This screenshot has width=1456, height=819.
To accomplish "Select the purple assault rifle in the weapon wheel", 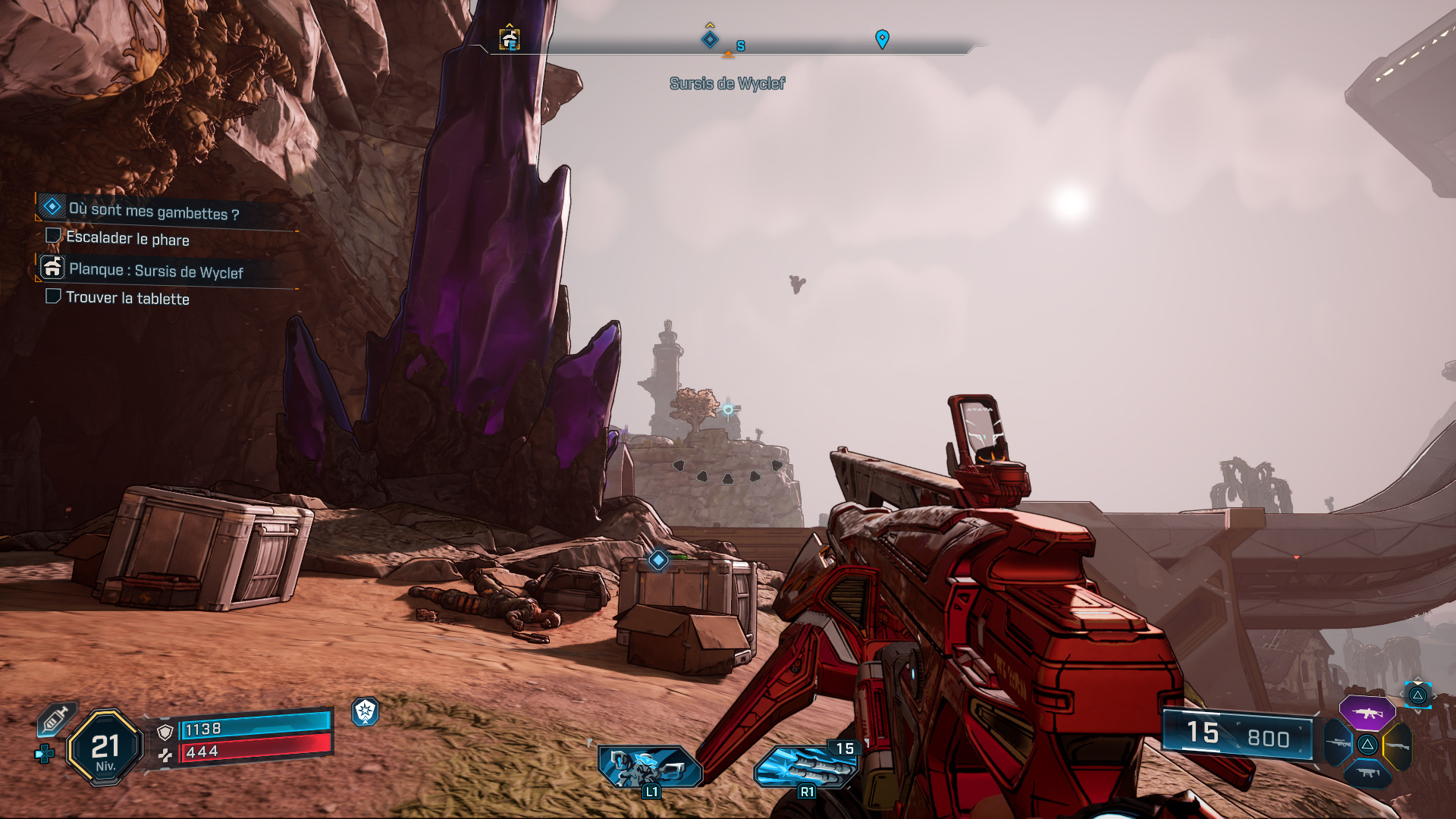I will 1366,714.
